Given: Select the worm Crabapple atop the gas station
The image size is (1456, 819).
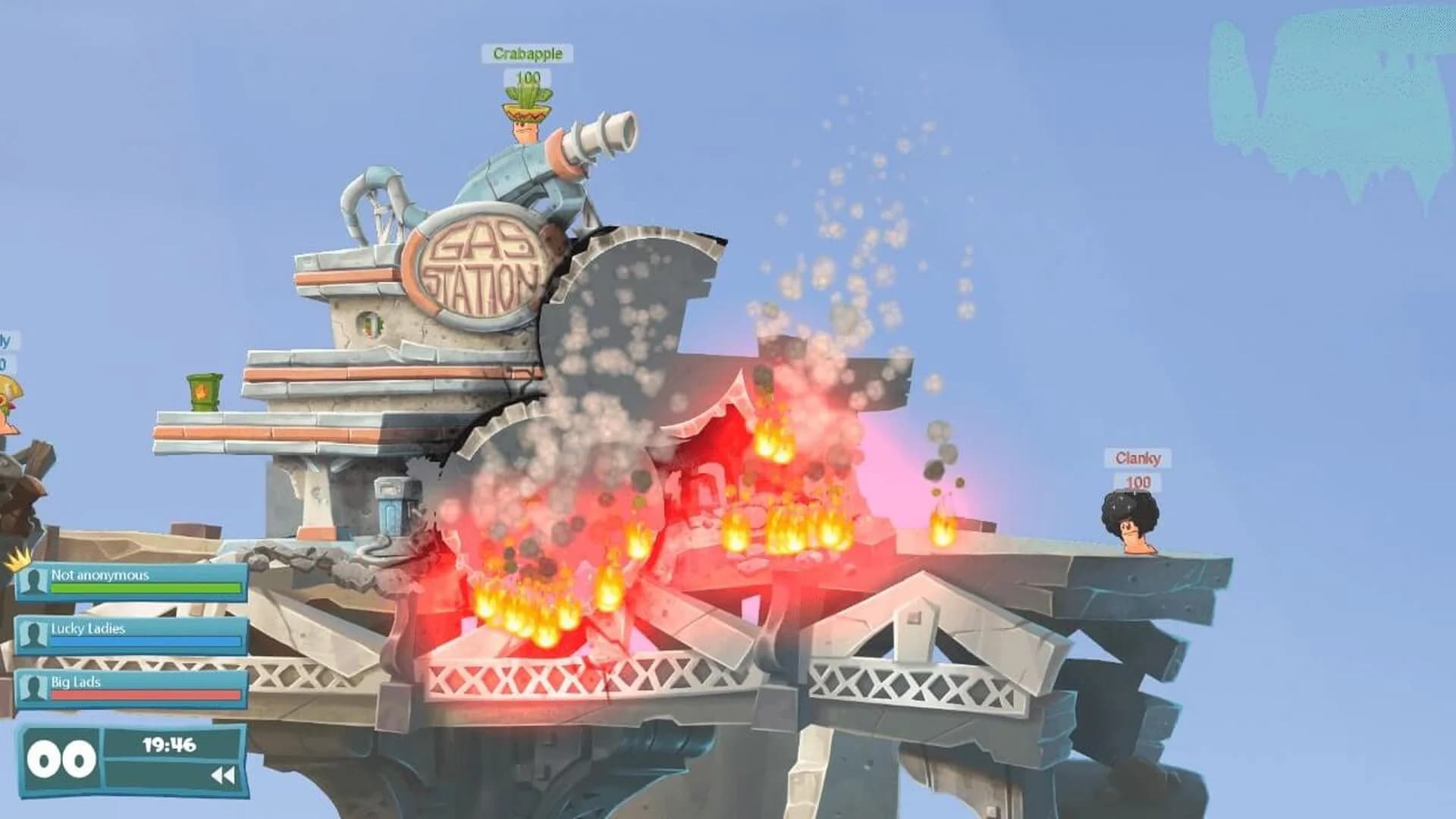Looking at the screenshot, I should 525,129.
